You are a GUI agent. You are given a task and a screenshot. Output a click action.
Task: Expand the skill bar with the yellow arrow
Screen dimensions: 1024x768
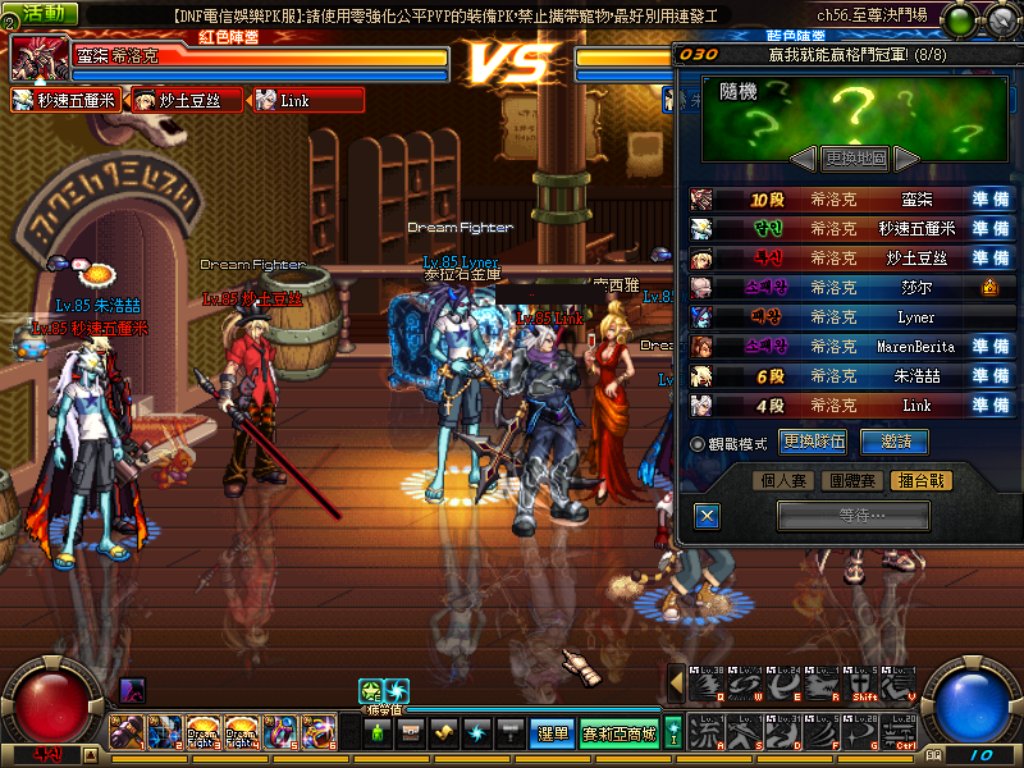[x=677, y=684]
